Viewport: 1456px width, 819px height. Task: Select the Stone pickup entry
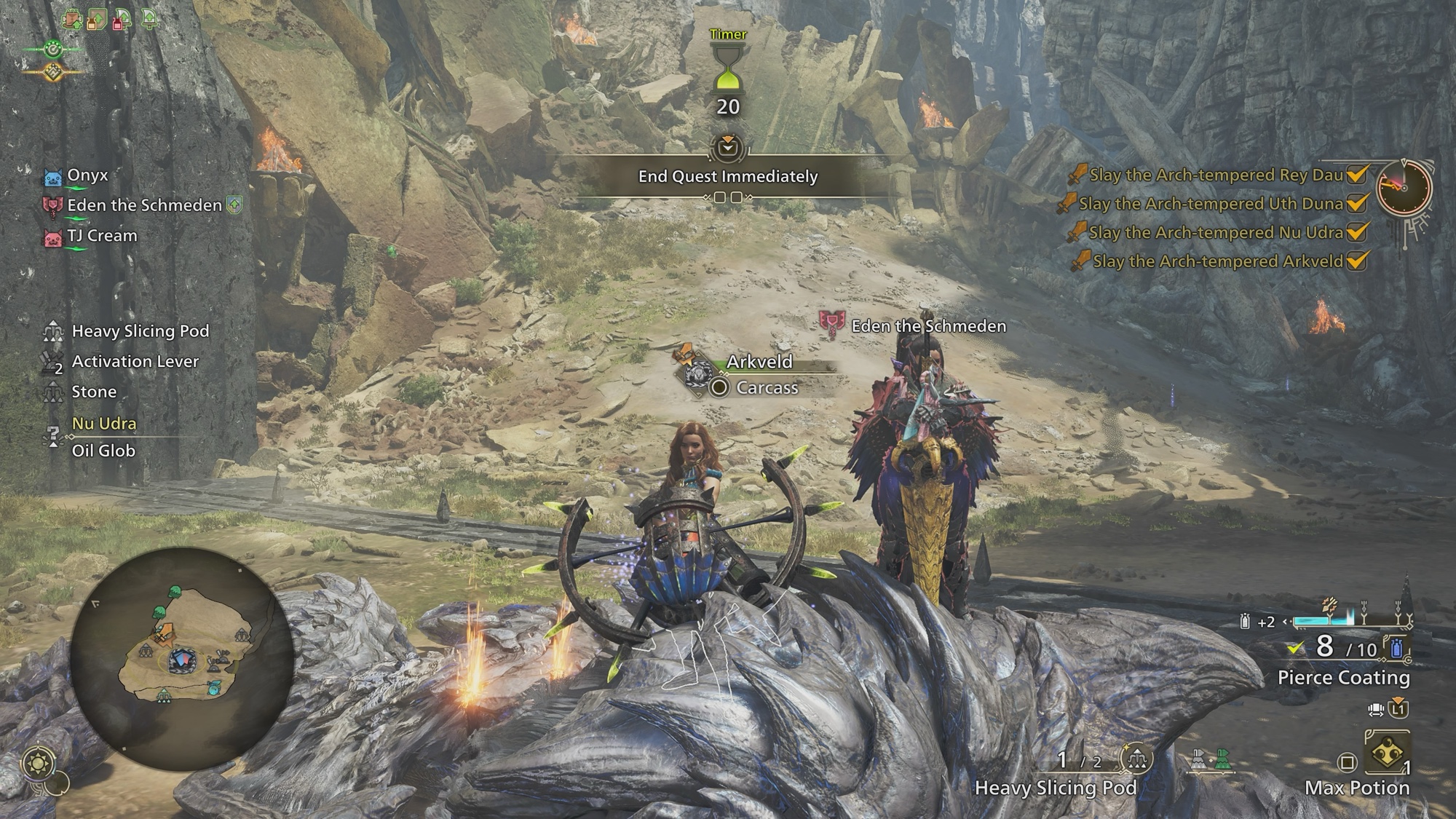point(94,392)
